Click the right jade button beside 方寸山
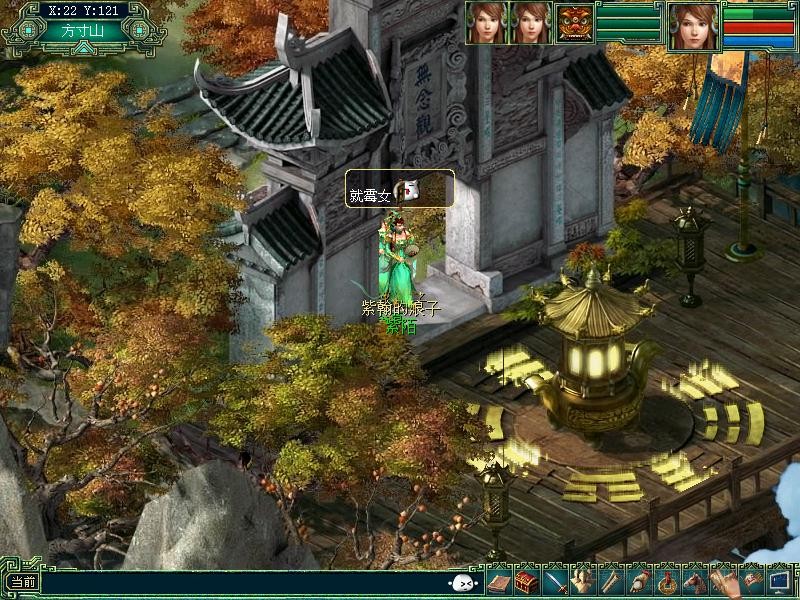Image resolution: width=800 pixels, height=600 pixels. 137,30
